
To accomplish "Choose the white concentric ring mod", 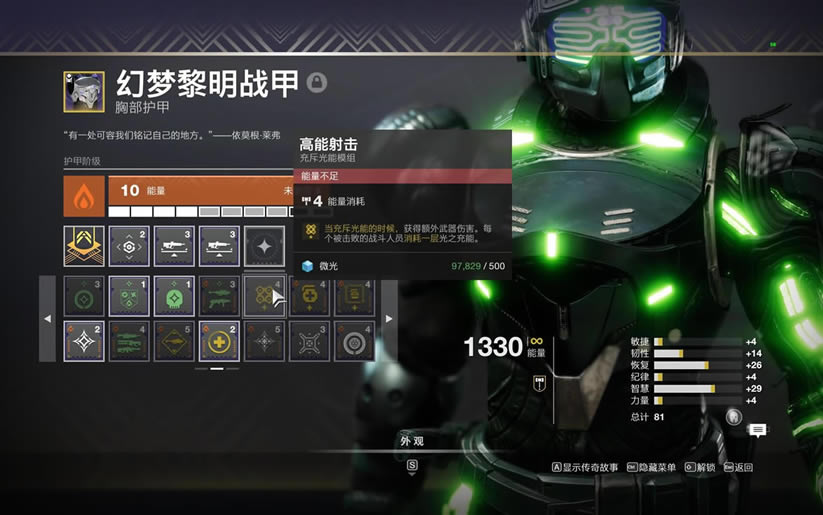I will 354,341.
